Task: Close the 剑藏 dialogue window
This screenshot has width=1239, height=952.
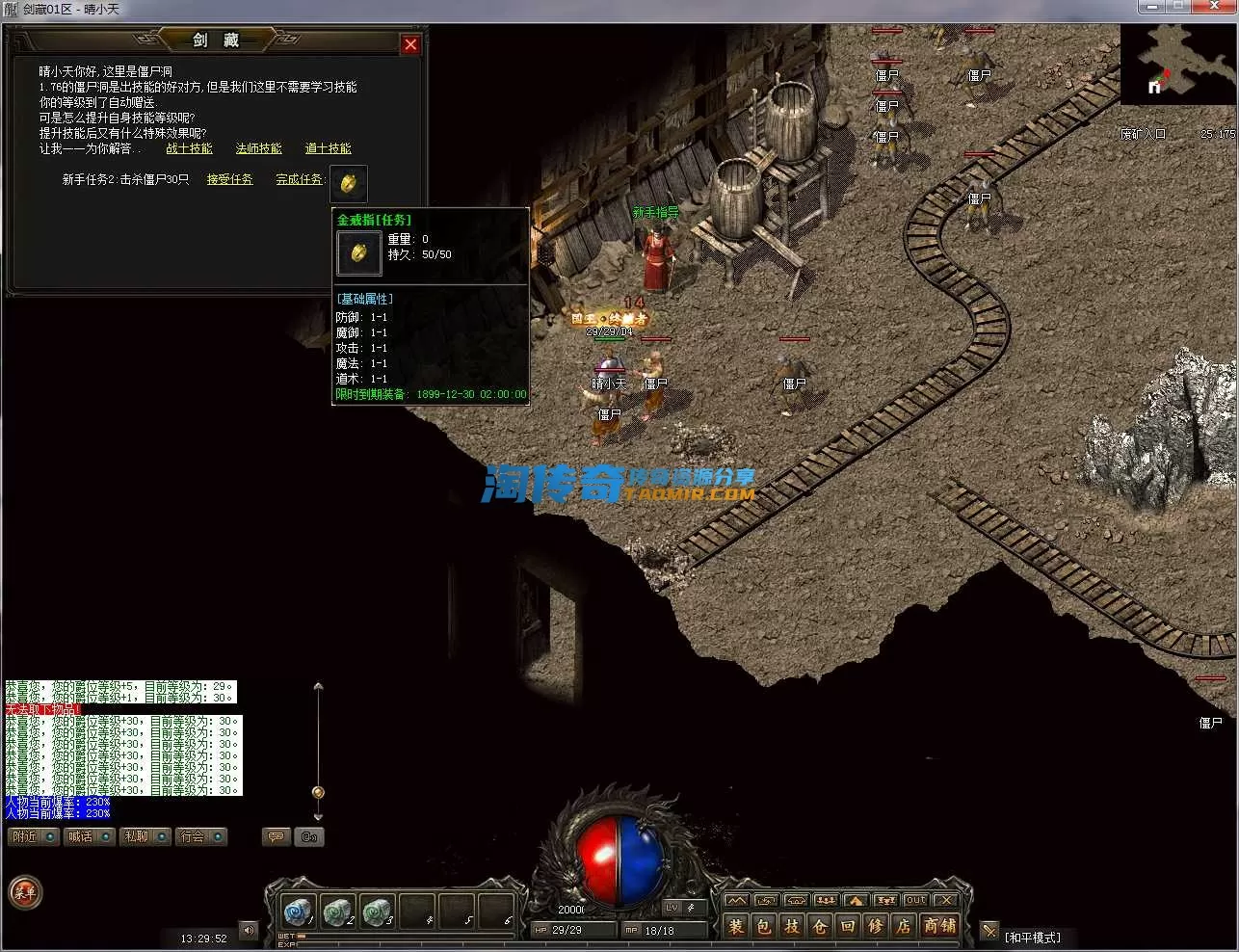Action: click(x=410, y=44)
